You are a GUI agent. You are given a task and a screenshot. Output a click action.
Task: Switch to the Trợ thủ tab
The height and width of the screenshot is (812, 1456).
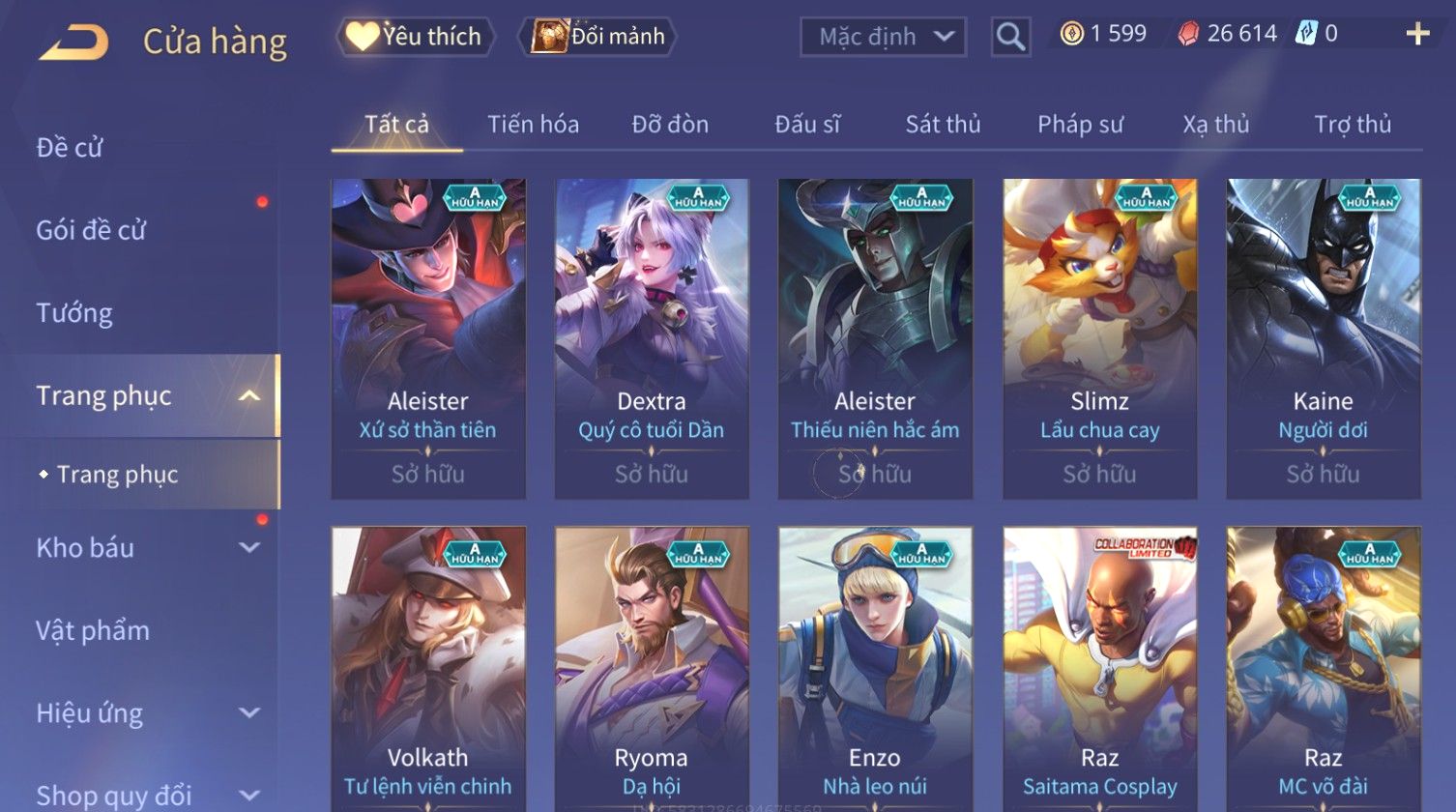tap(1352, 125)
